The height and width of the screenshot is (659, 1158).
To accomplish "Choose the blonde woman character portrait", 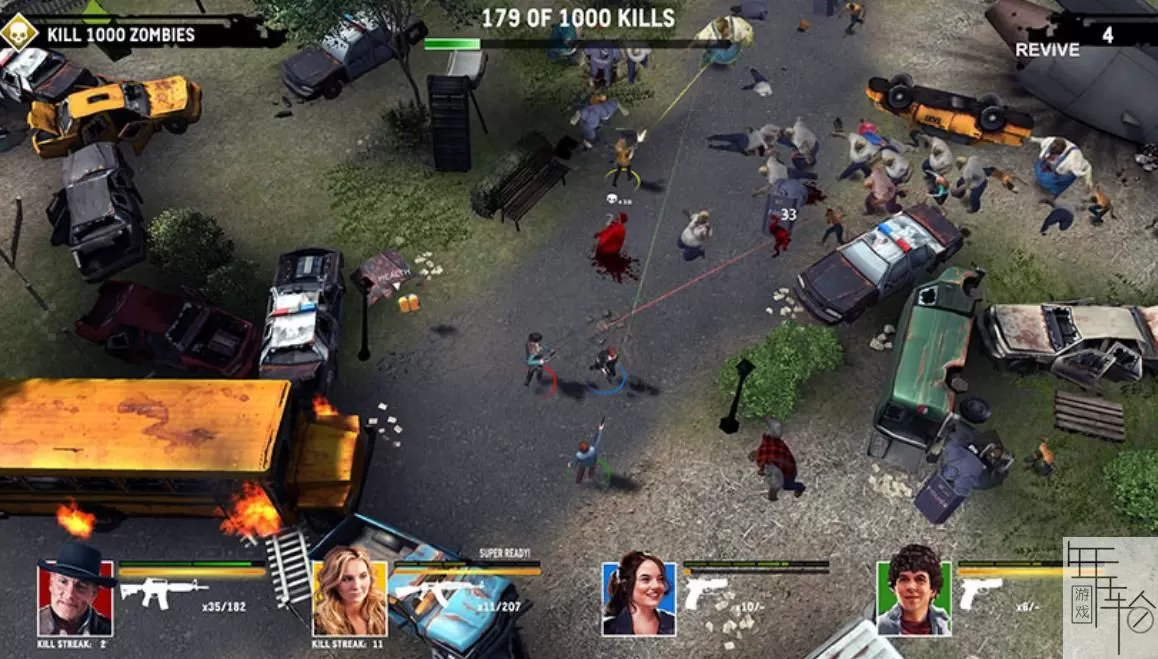I will tap(349, 598).
